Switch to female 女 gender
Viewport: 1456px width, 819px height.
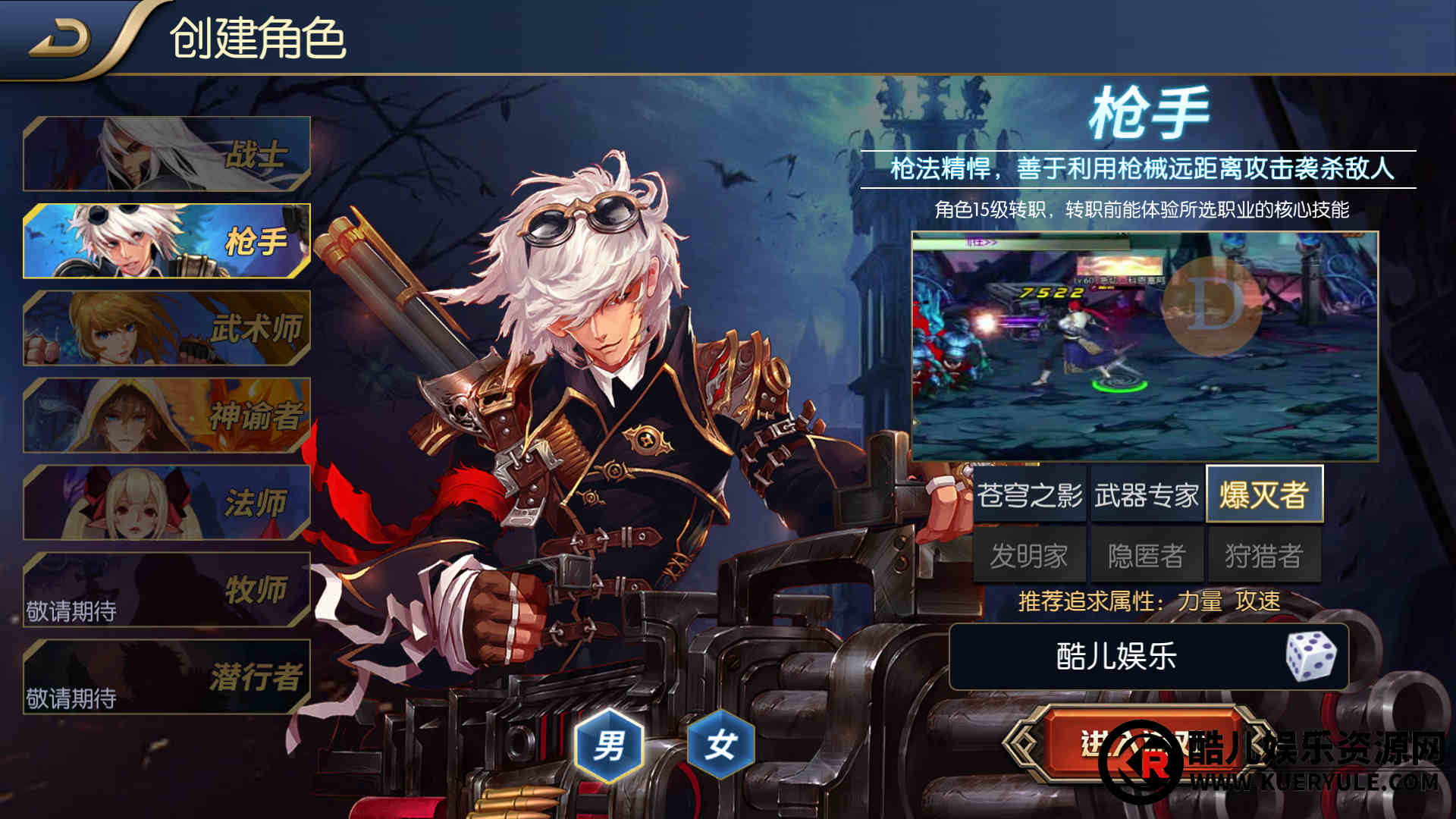(720, 745)
